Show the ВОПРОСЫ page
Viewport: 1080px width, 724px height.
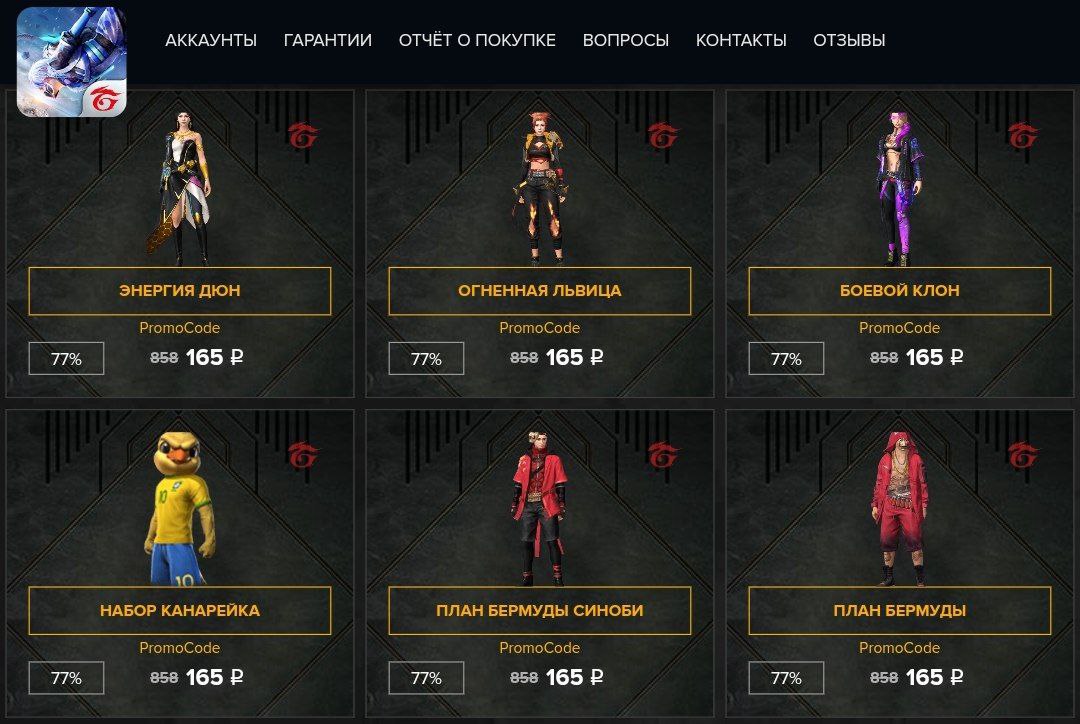tap(626, 40)
